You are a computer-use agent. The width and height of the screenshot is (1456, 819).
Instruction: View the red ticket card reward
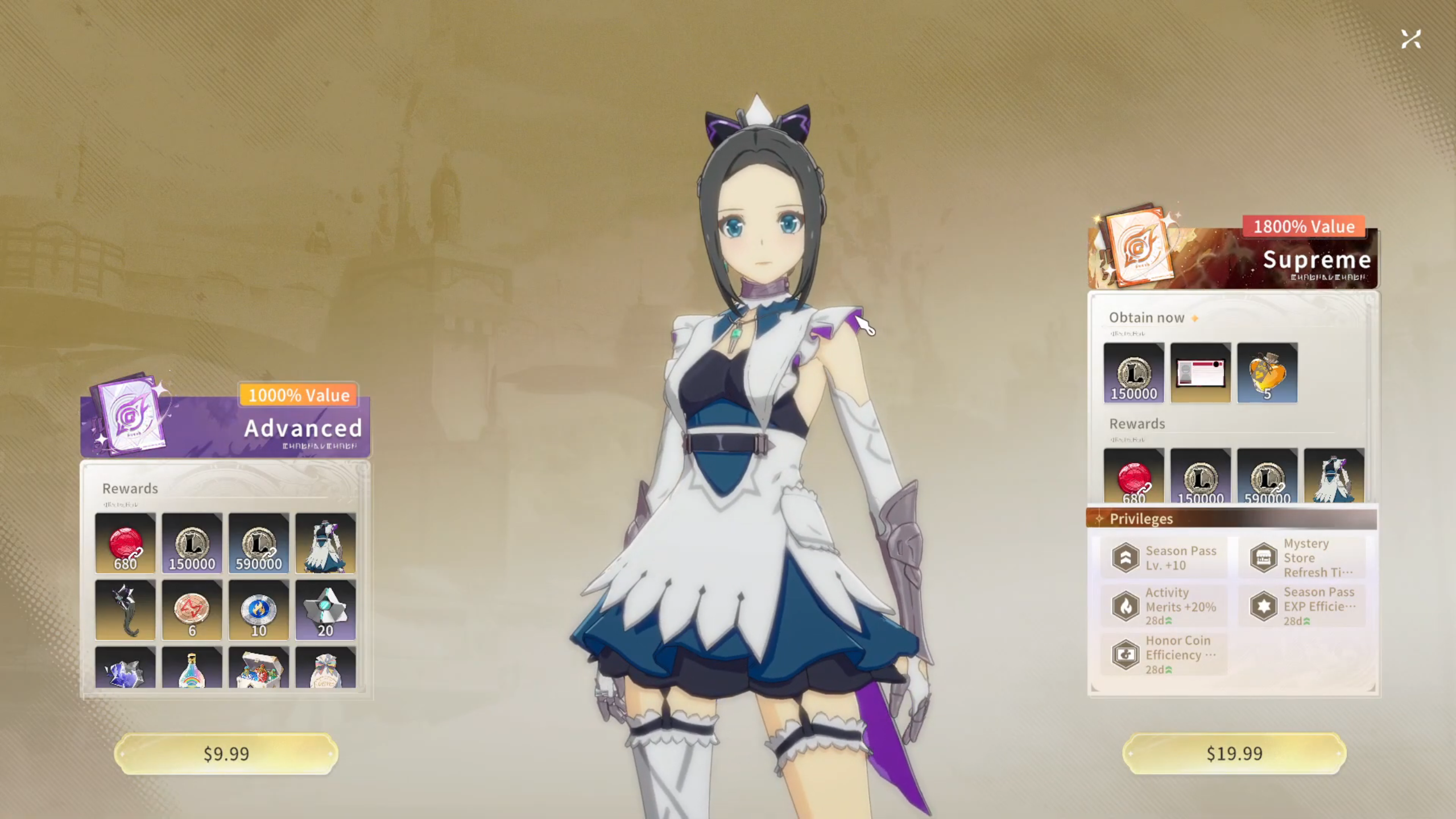coord(1201,373)
